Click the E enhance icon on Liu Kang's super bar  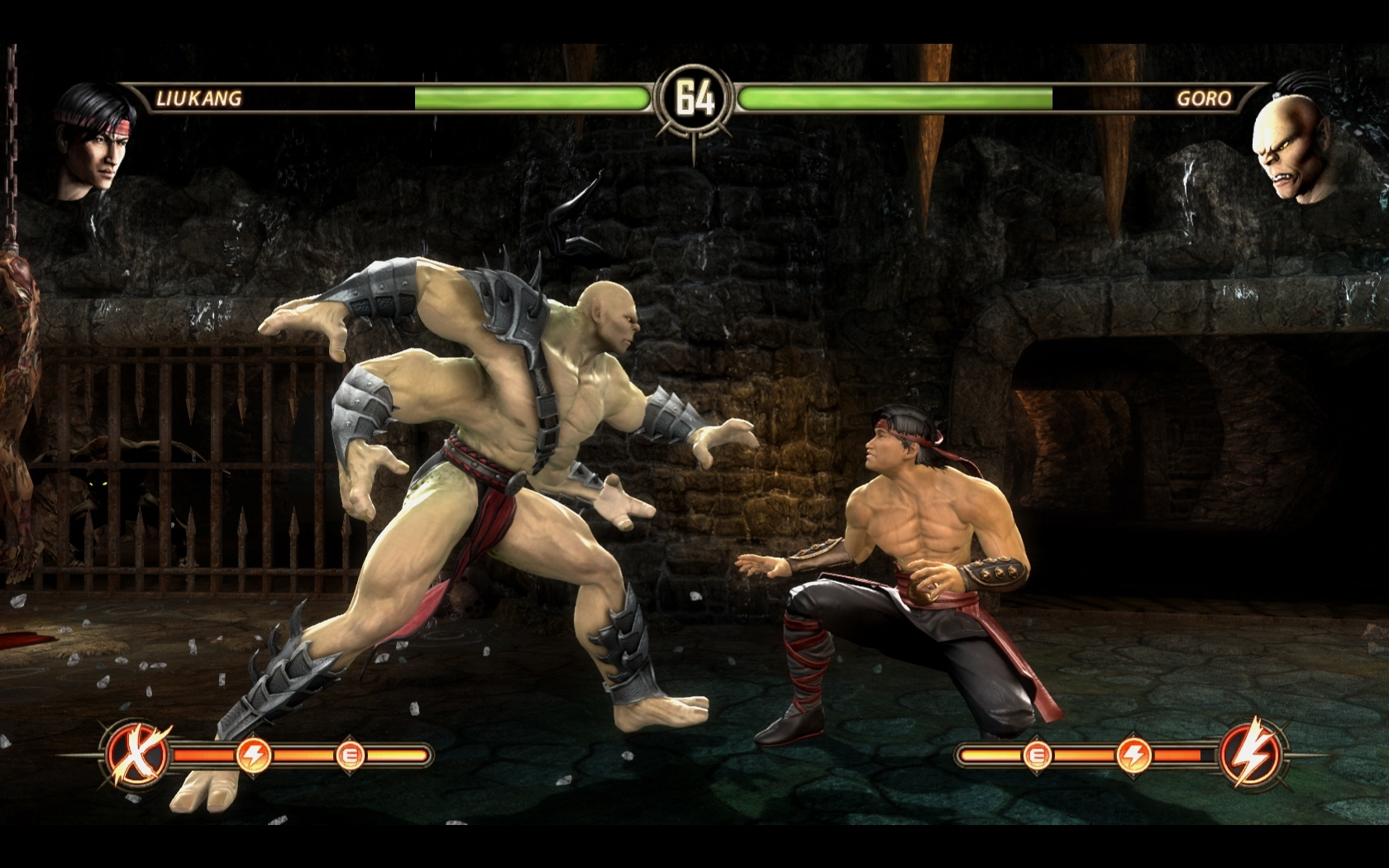point(350,753)
